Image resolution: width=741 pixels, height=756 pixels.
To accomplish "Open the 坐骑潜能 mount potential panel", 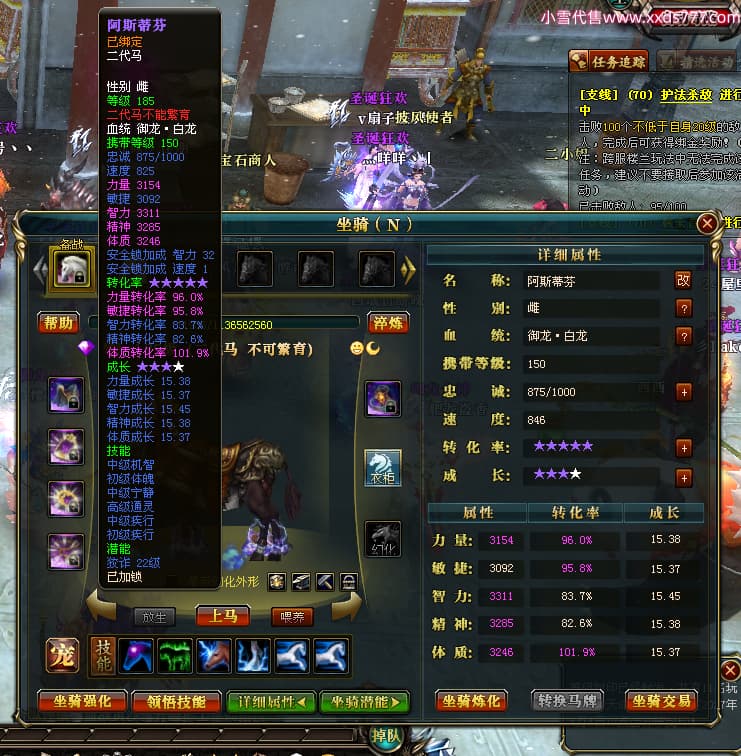I will click(364, 701).
